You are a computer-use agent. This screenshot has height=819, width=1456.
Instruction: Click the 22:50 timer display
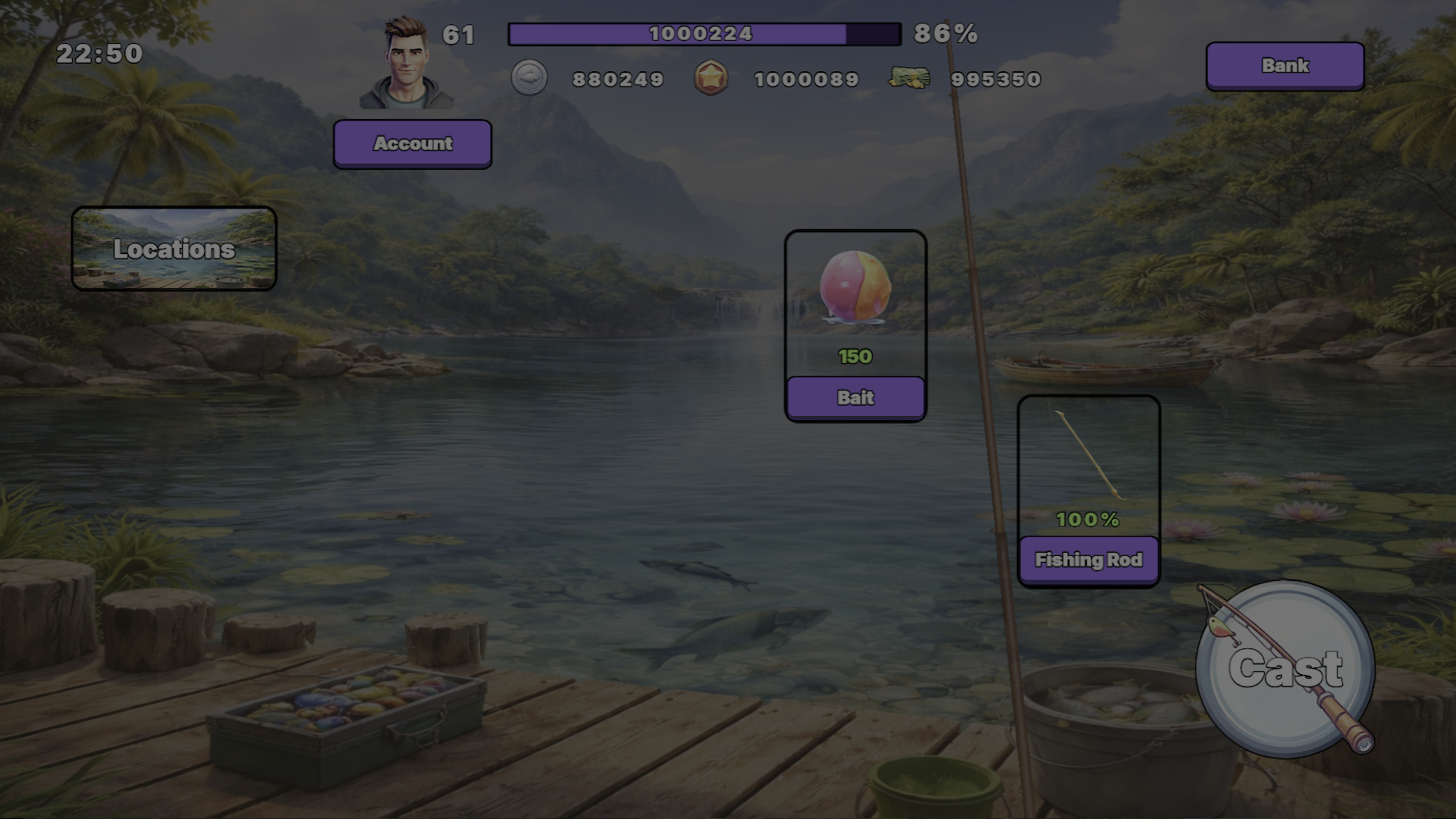click(x=99, y=54)
